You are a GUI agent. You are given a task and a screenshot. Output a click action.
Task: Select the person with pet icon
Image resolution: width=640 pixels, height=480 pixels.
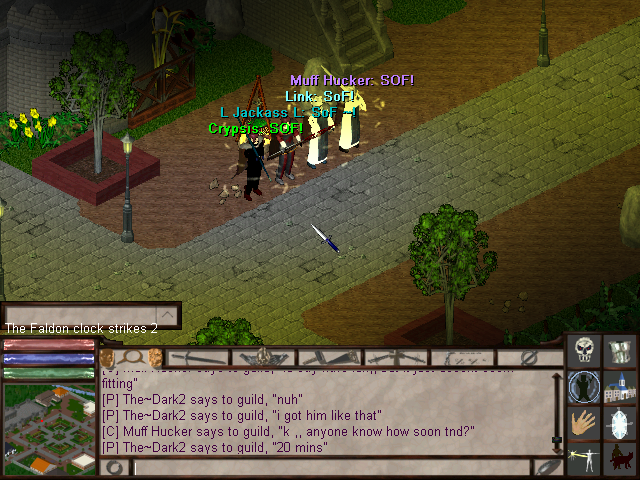pyautogui.click(x=621, y=460)
